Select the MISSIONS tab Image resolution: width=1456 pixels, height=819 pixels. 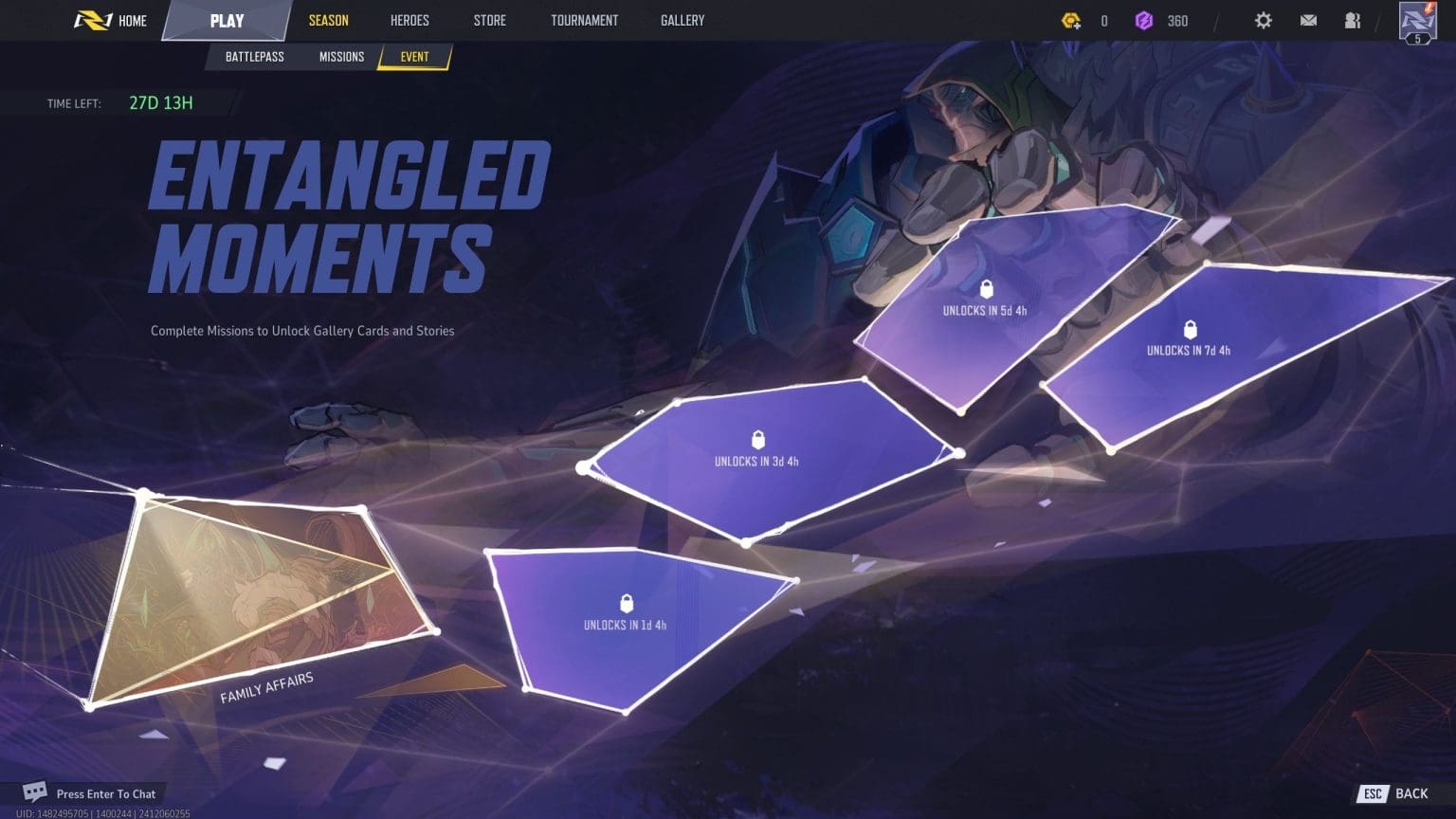pos(340,56)
